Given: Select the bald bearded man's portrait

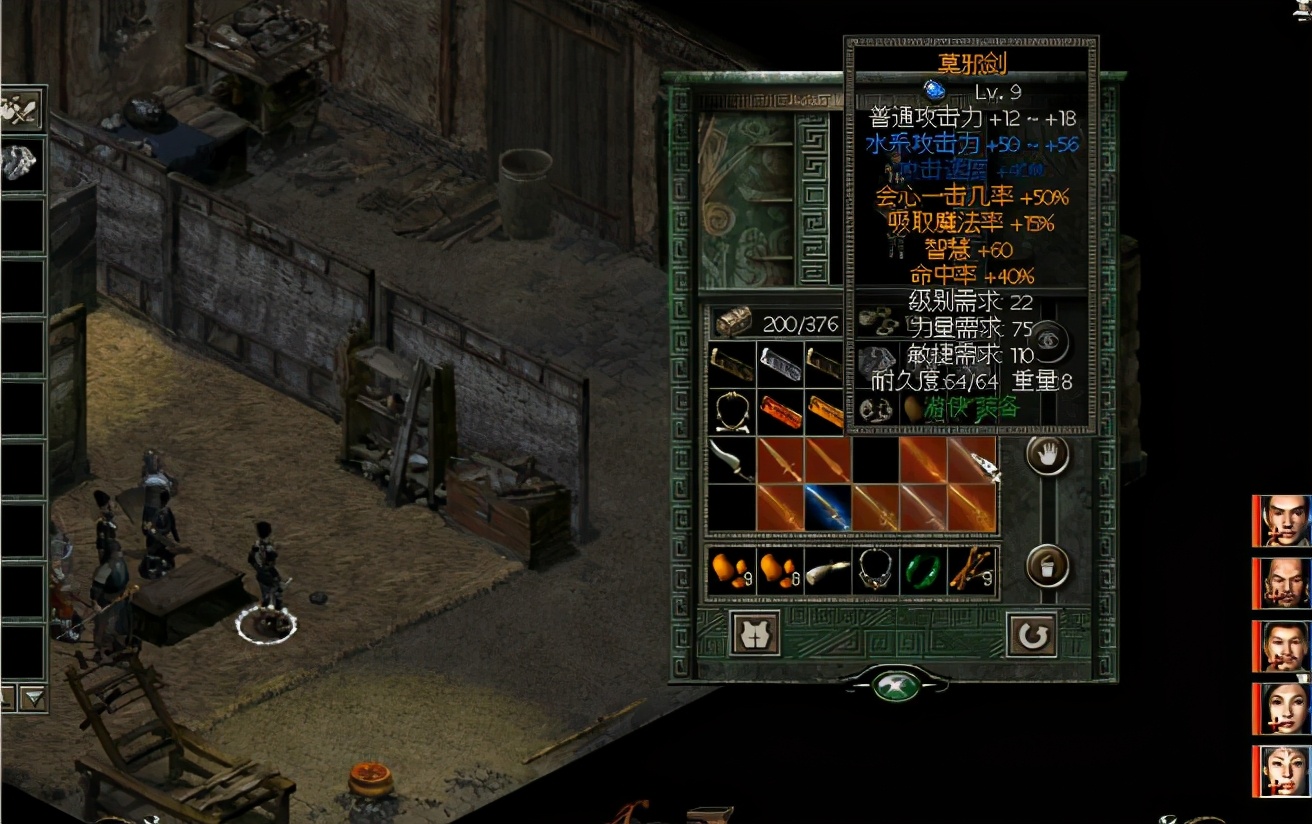Looking at the screenshot, I should point(1283,583).
